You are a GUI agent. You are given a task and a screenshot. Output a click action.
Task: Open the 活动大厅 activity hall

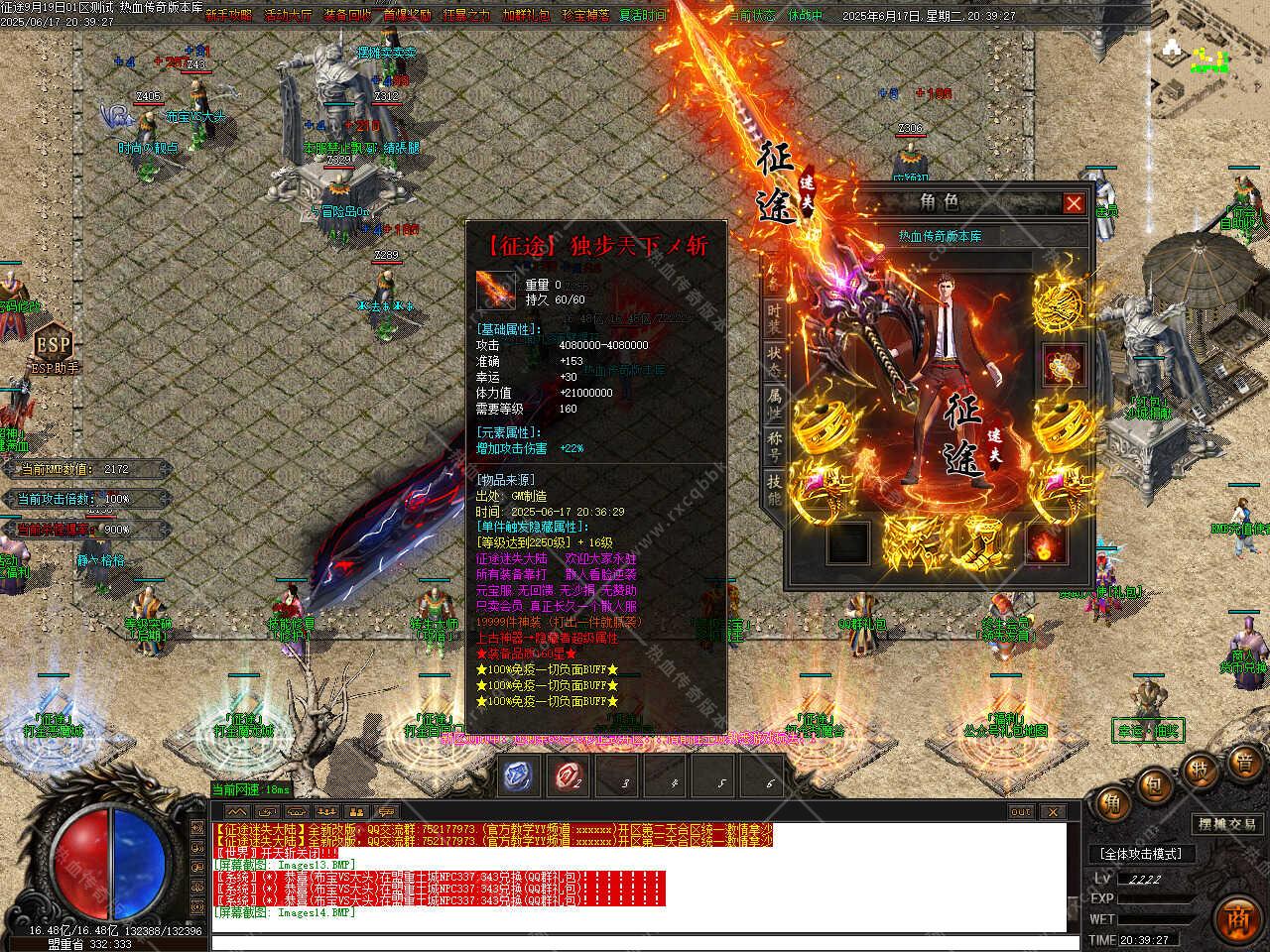coord(289,15)
